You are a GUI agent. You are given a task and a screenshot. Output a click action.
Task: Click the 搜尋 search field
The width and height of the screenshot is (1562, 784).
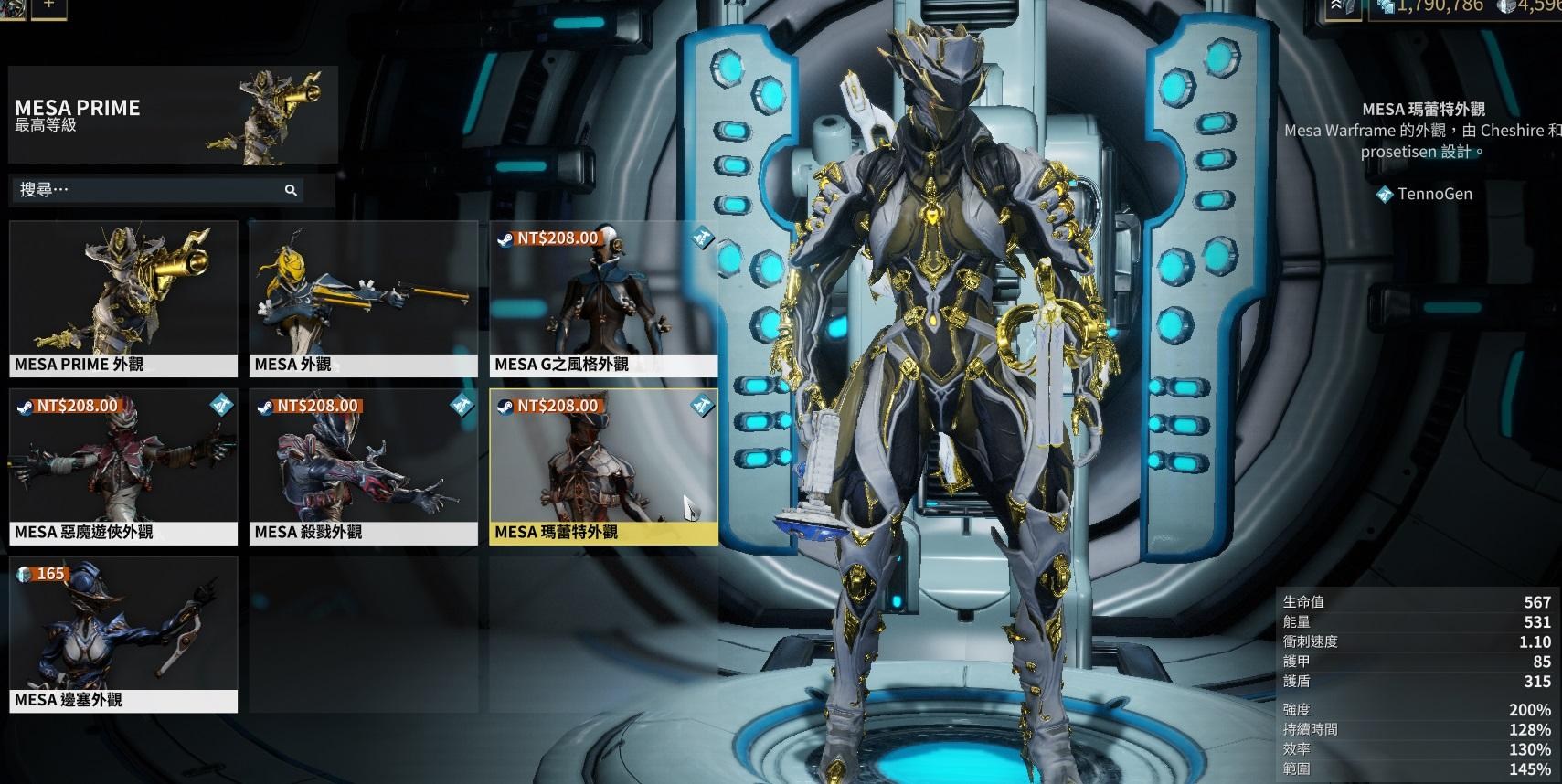146,190
